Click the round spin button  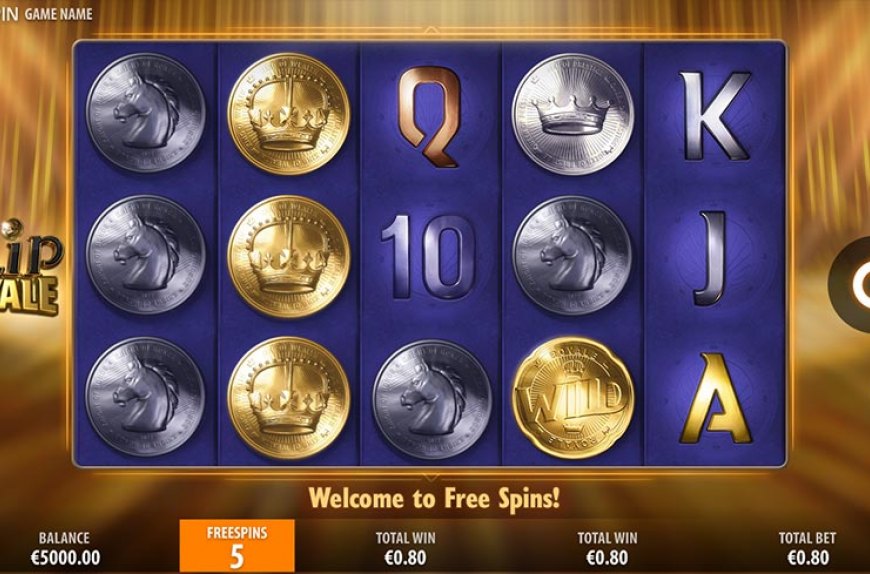pyautogui.click(x=854, y=285)
